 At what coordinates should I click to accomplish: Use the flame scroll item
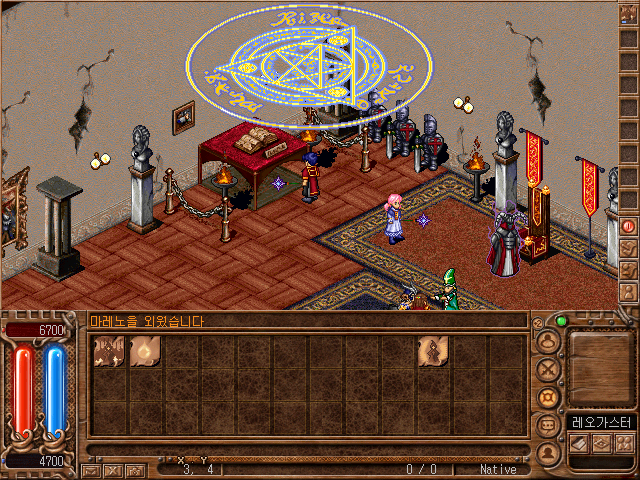pyautogui.click(x=144, y=352)
